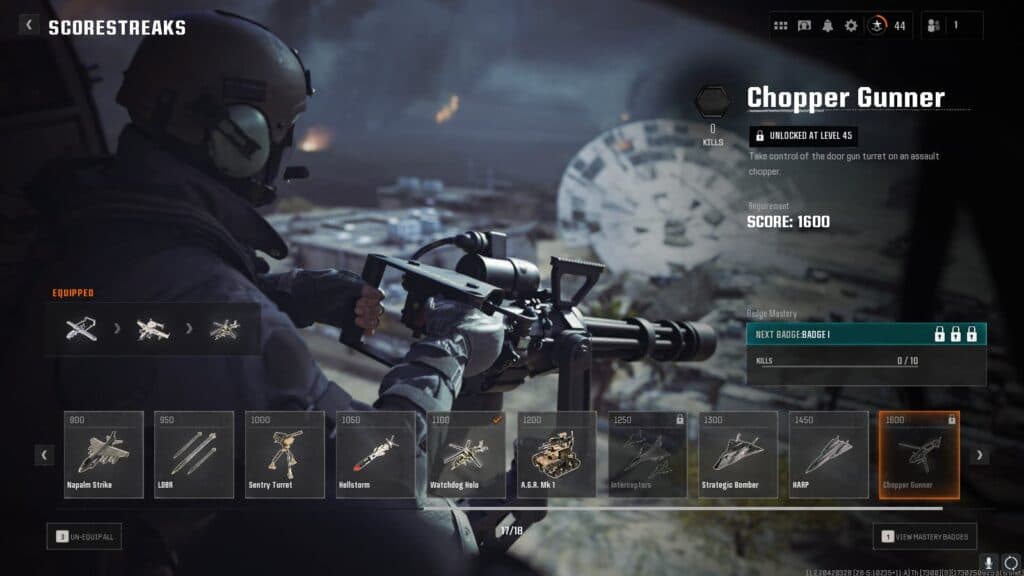Open the notifications bell
Viewport: 1024px width, 576px height.
tap(828, 26)
